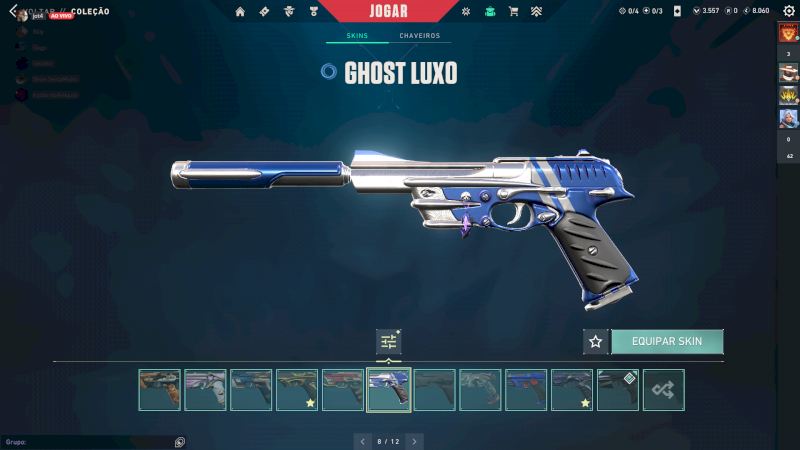The height and width of the screenshot is (450, 800).
Task: Click the red Jogar button
Action: [x=388, y=11]
